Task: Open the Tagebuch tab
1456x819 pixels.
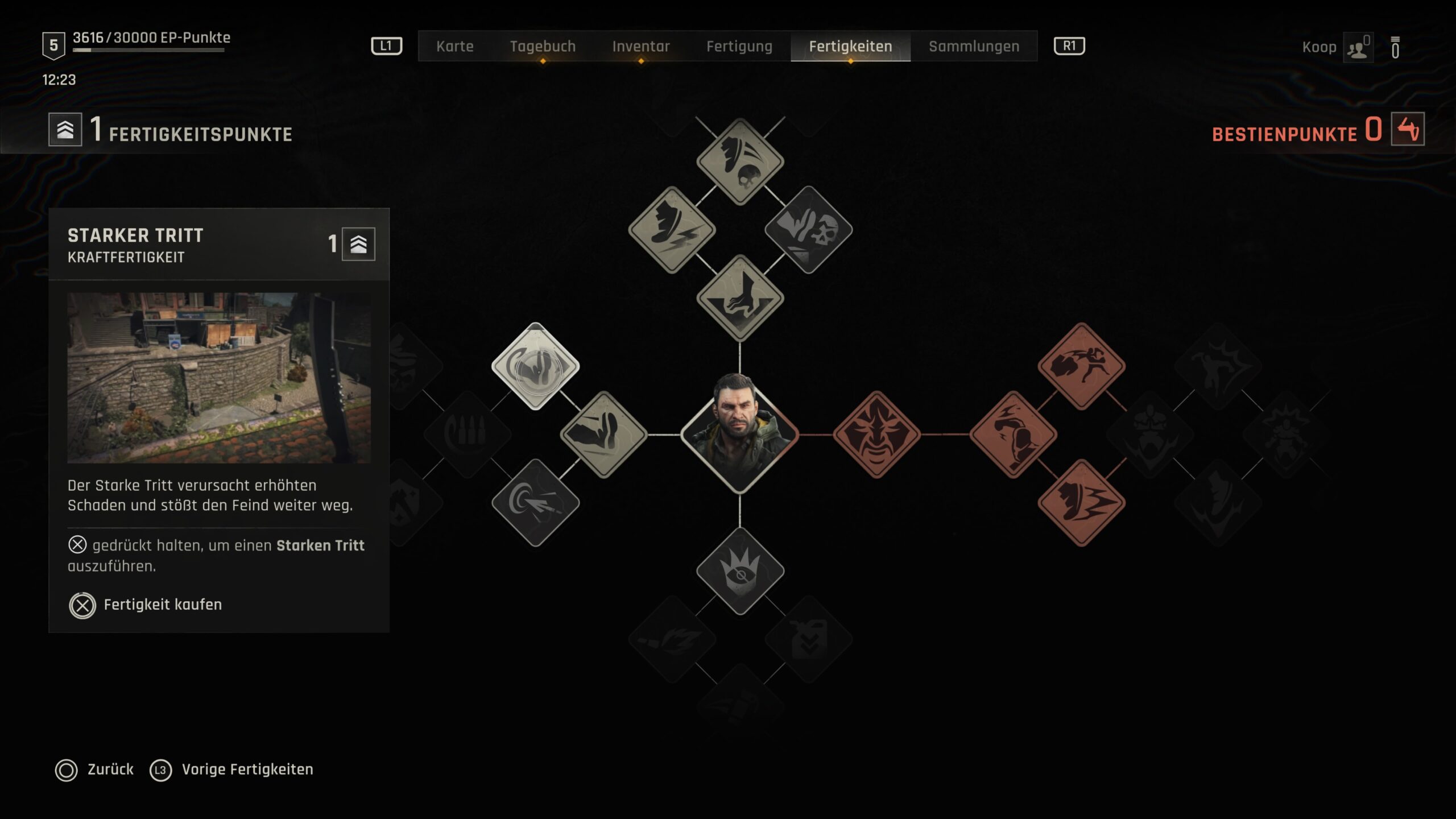Action: tap(543, 46)
